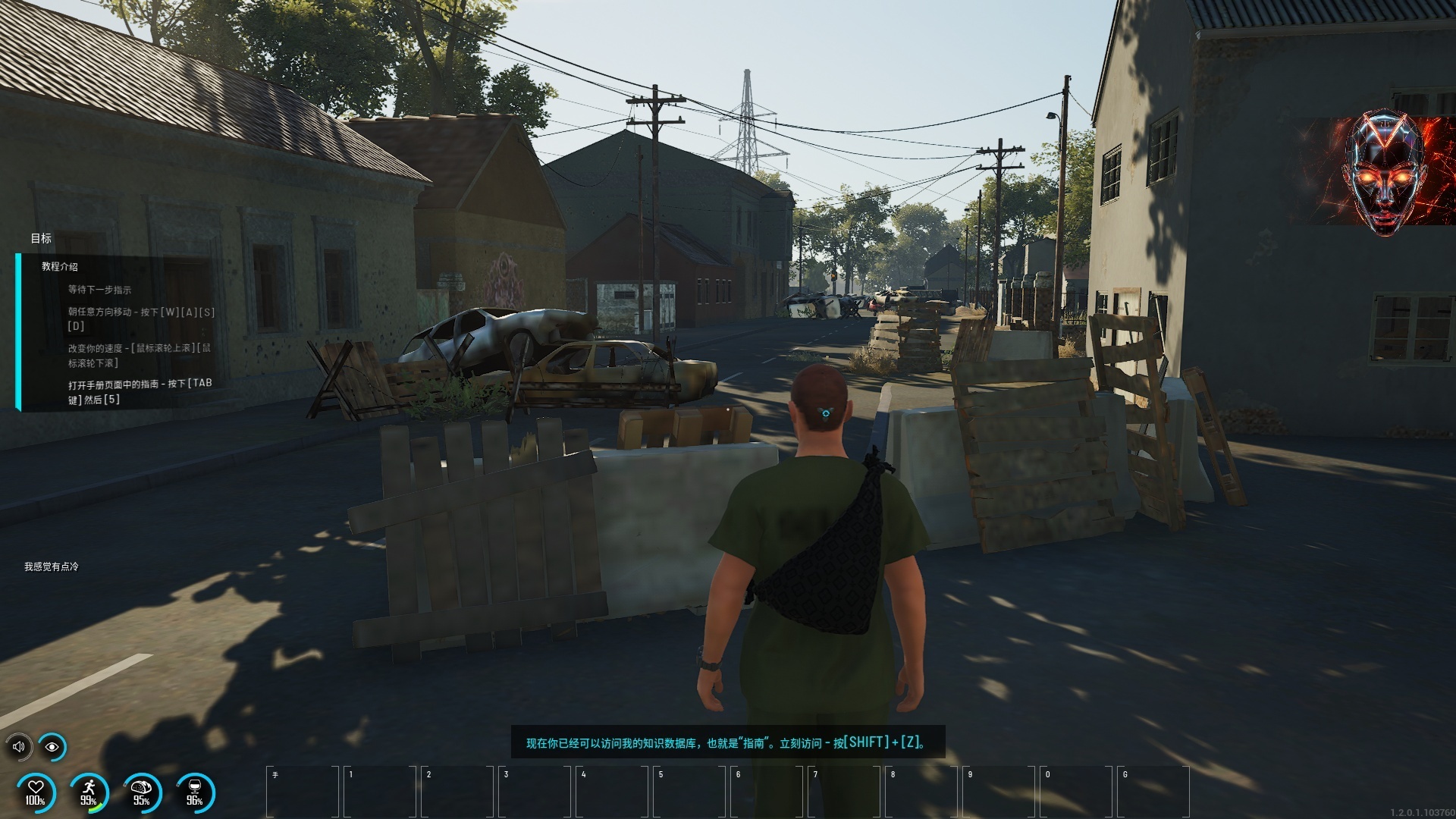Activate hotbar slot 0
1456x819 pixels.
[x=1076, y=791]
